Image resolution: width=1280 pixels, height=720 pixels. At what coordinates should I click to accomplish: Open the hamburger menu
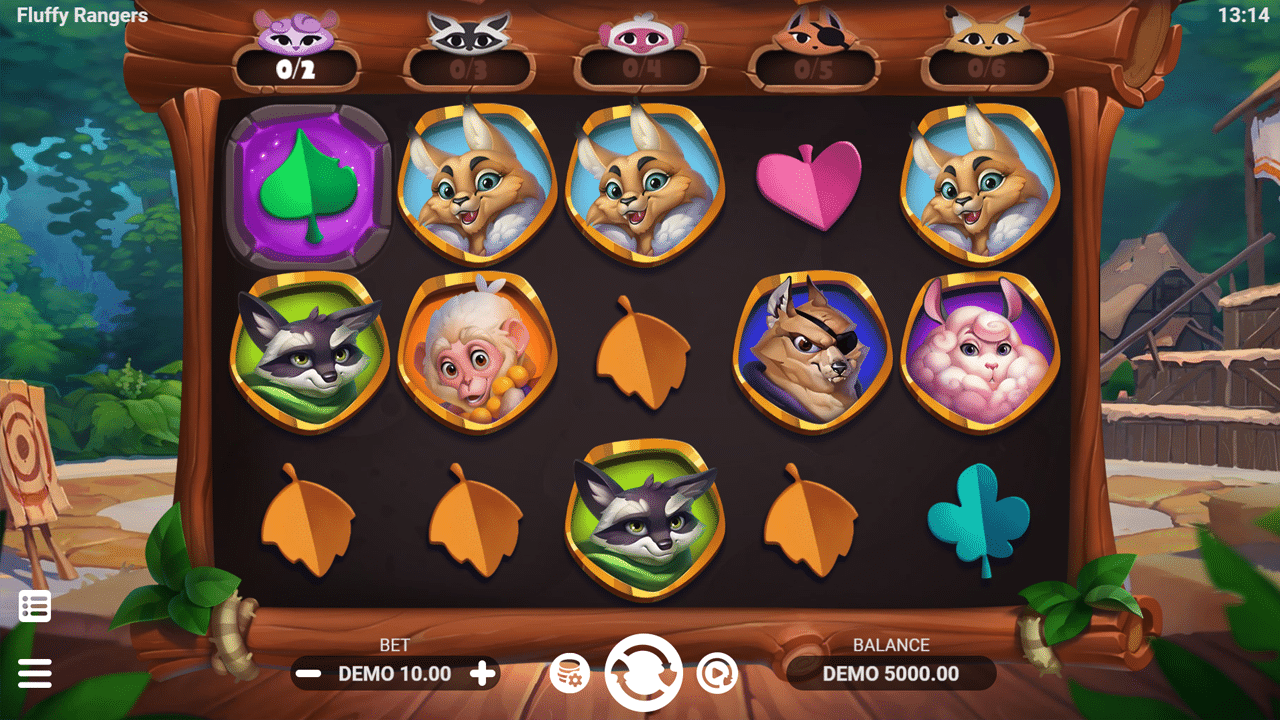point(35,673)
